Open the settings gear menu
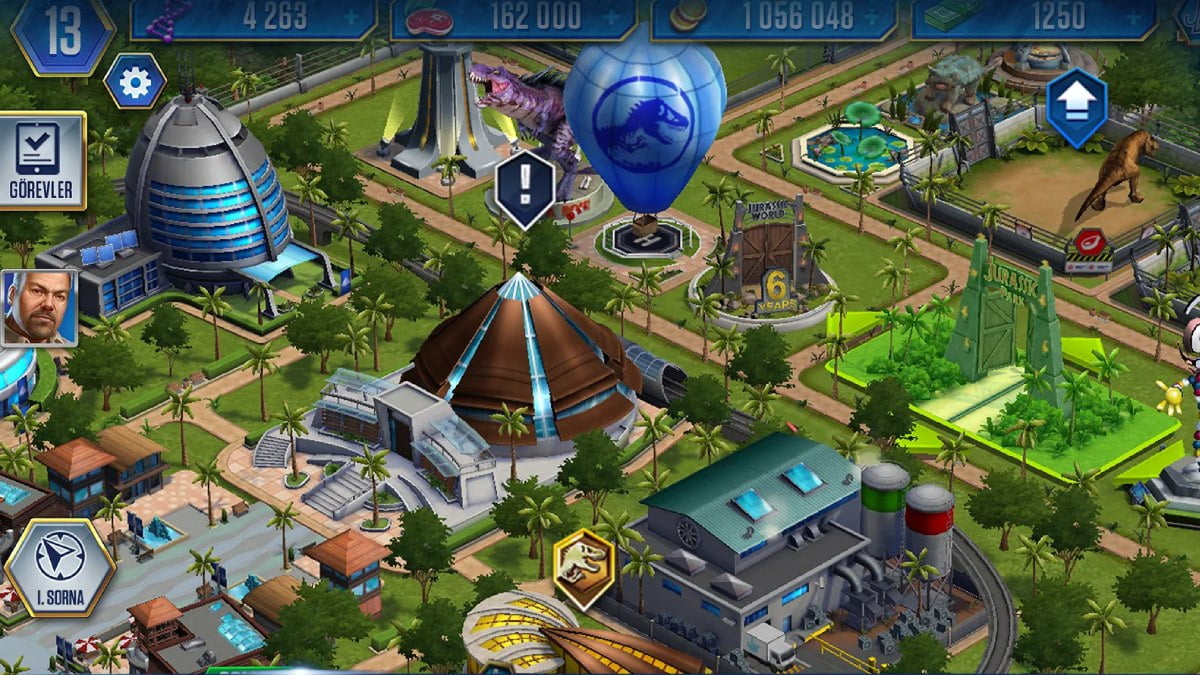Image resolution: width=1200 pixels, height=675 pixels. [135, 82]
